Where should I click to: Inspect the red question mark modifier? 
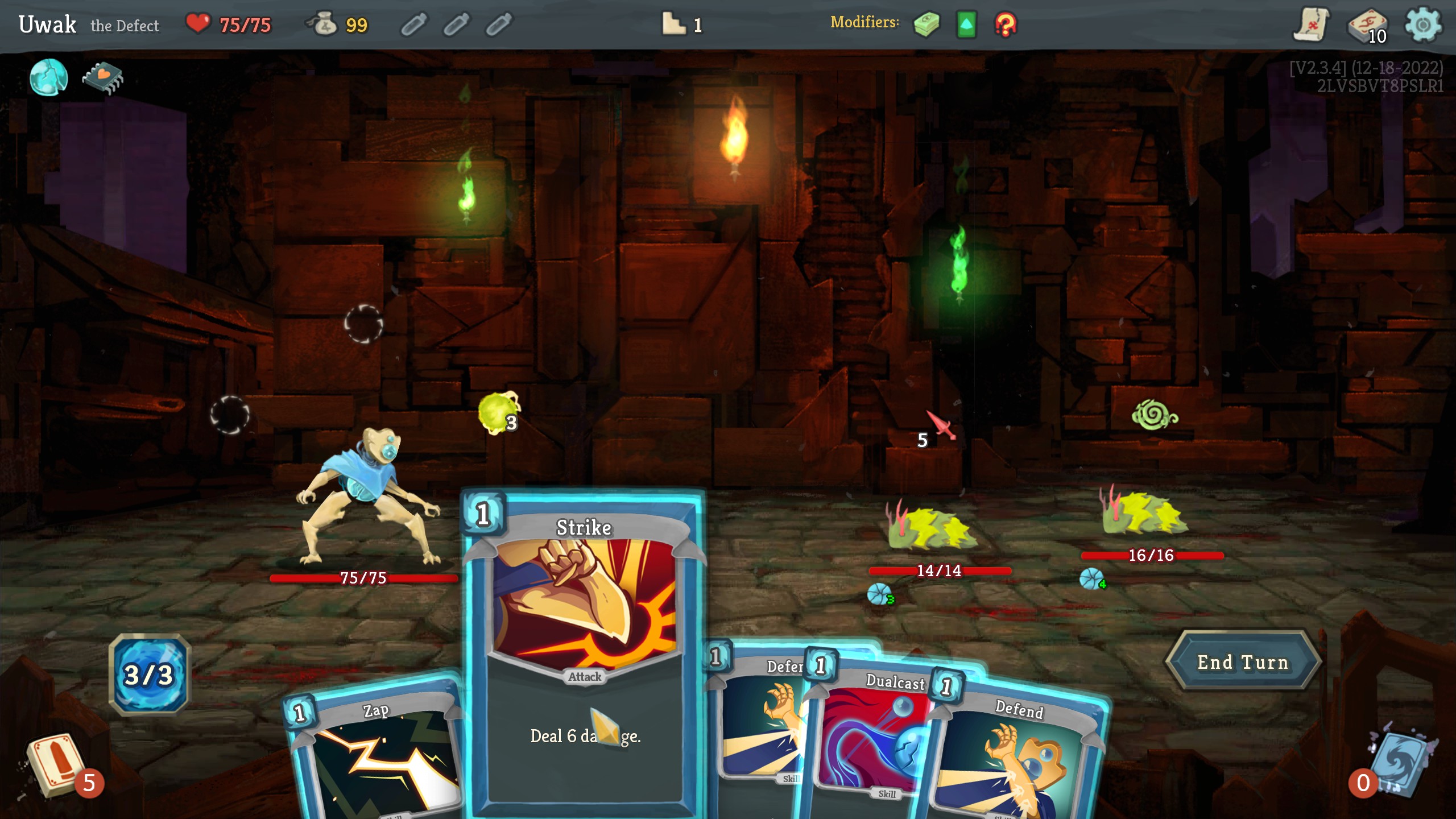1005,25
